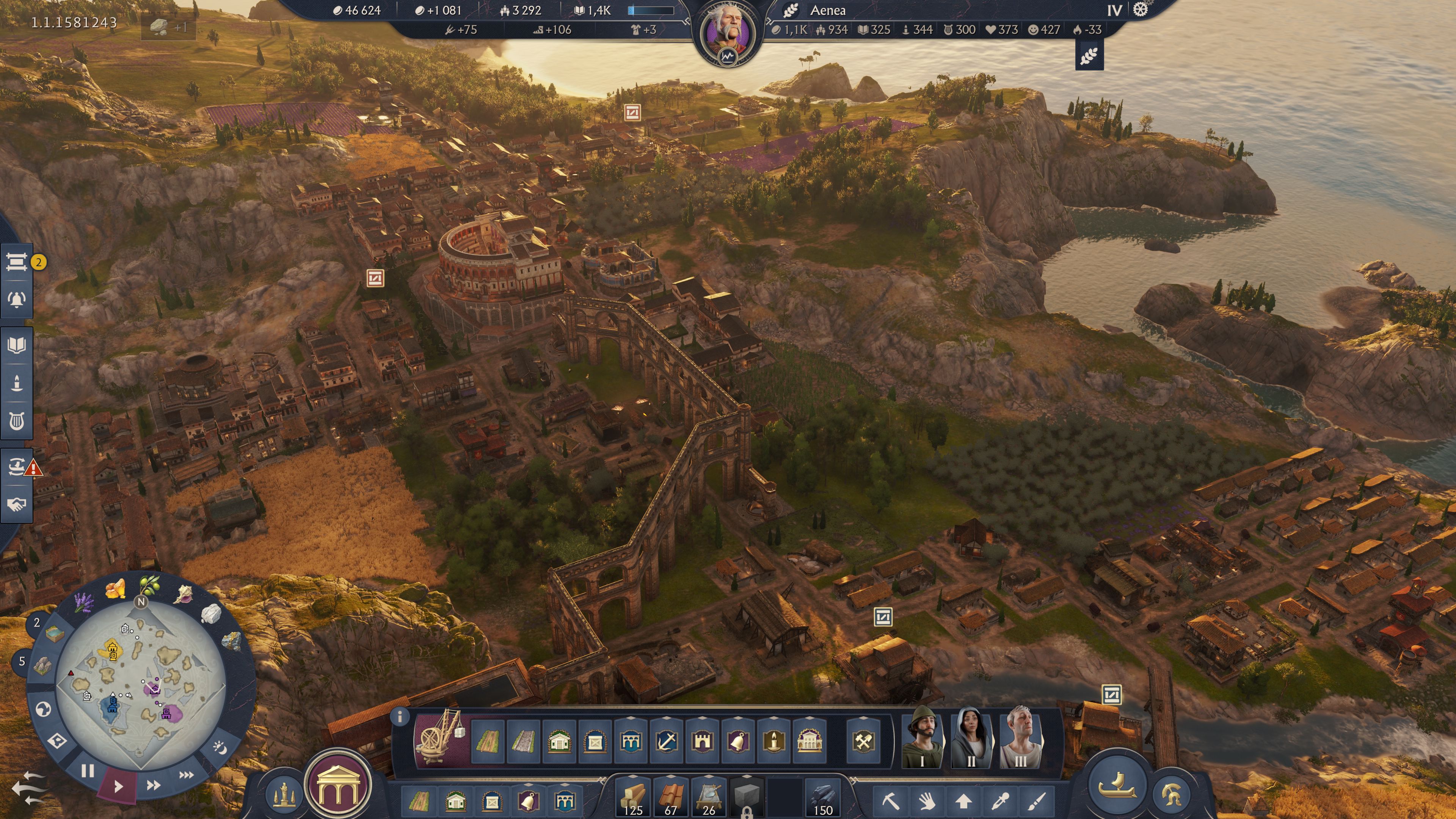Open the gear settings menu
Image resolution: width=1456 pixels, height=819 pixels.
tap(1141, 9)
